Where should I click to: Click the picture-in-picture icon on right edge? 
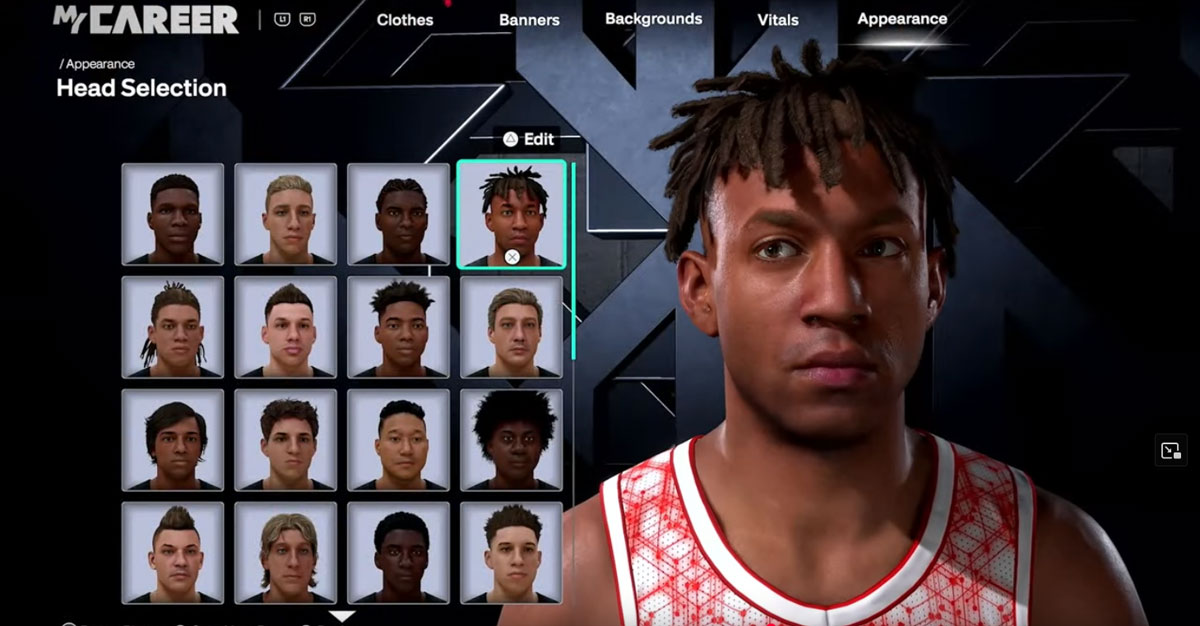coord(1171,450)
